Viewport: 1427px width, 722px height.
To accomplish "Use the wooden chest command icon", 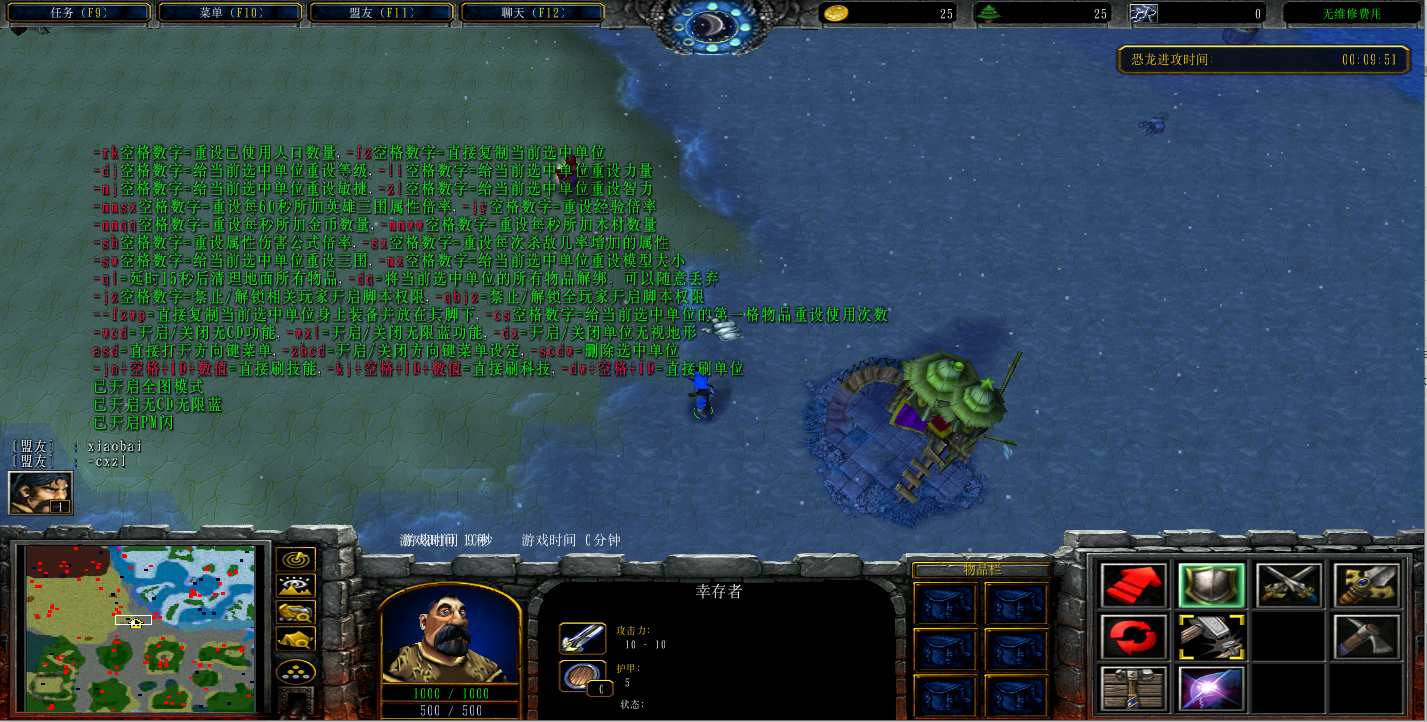I will click(1133, 688).
